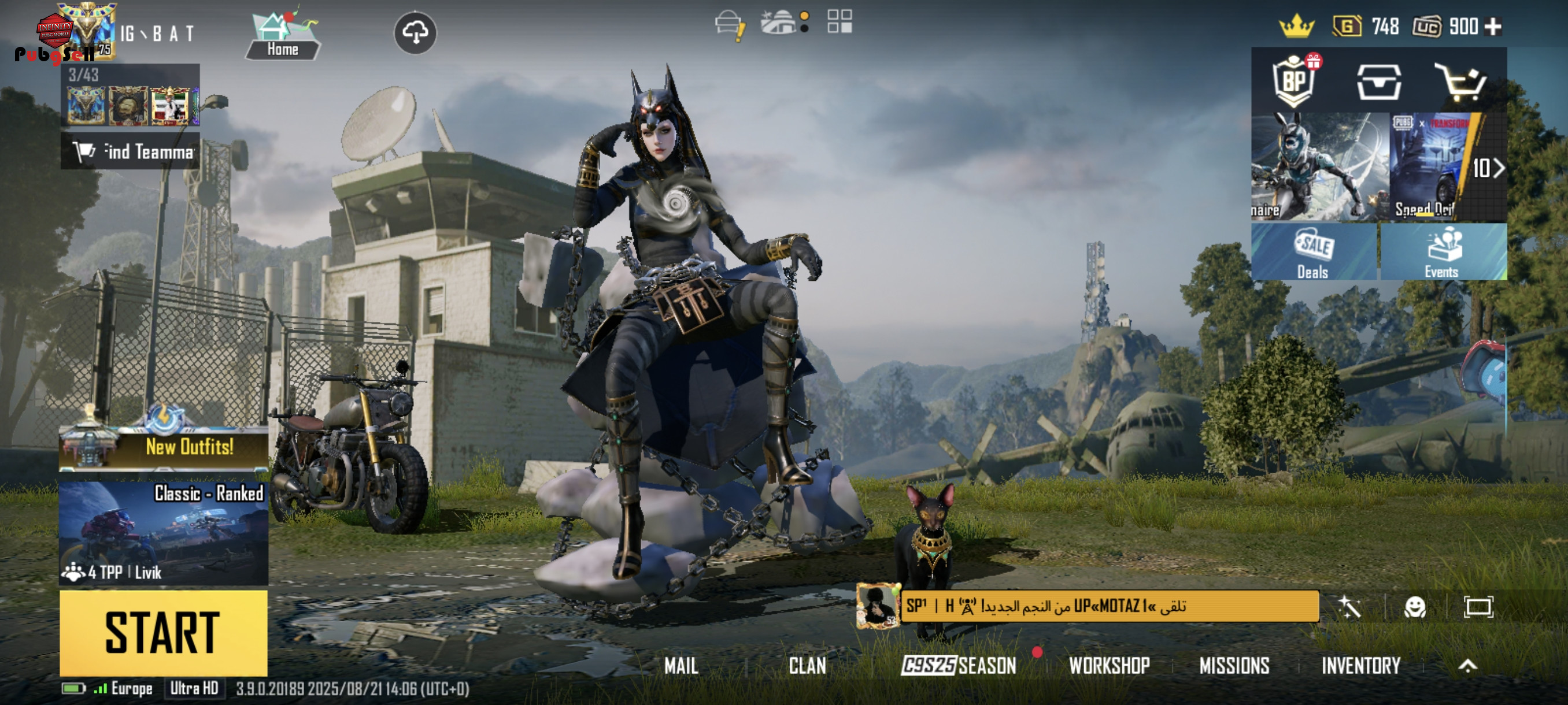Open the emote smiley face icon
Viewport: 1568px width, 705px height.
[1415, 607]
